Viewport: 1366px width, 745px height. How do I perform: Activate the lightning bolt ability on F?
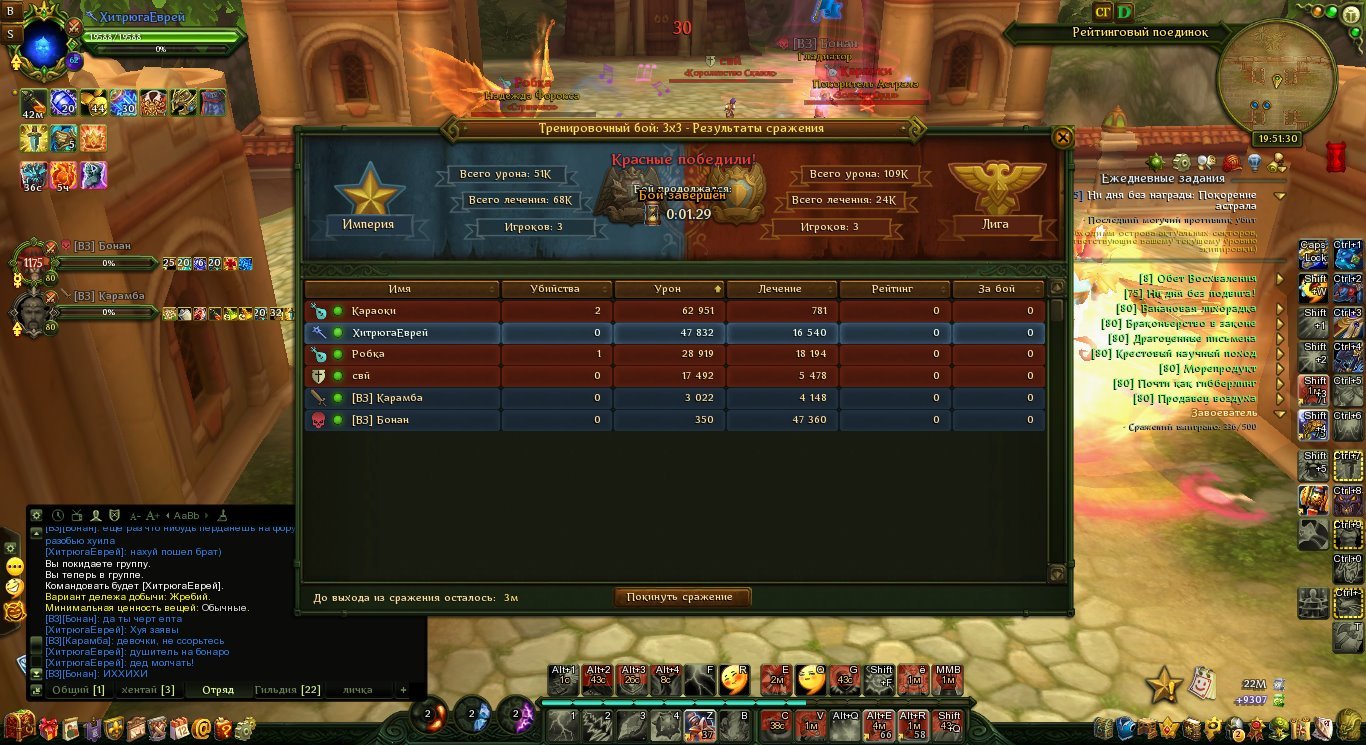pyautogui.click(x=699, y=679)
